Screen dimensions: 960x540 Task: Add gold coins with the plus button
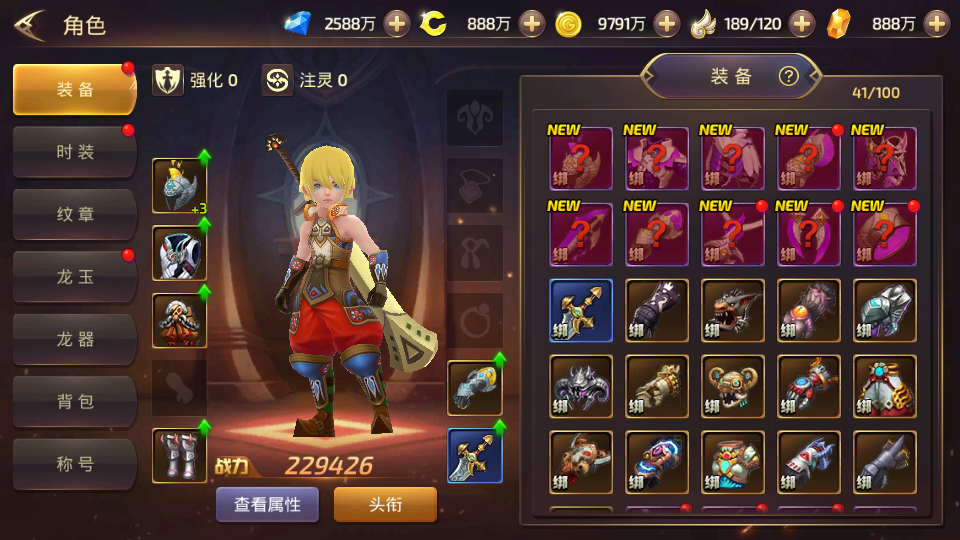666,23
